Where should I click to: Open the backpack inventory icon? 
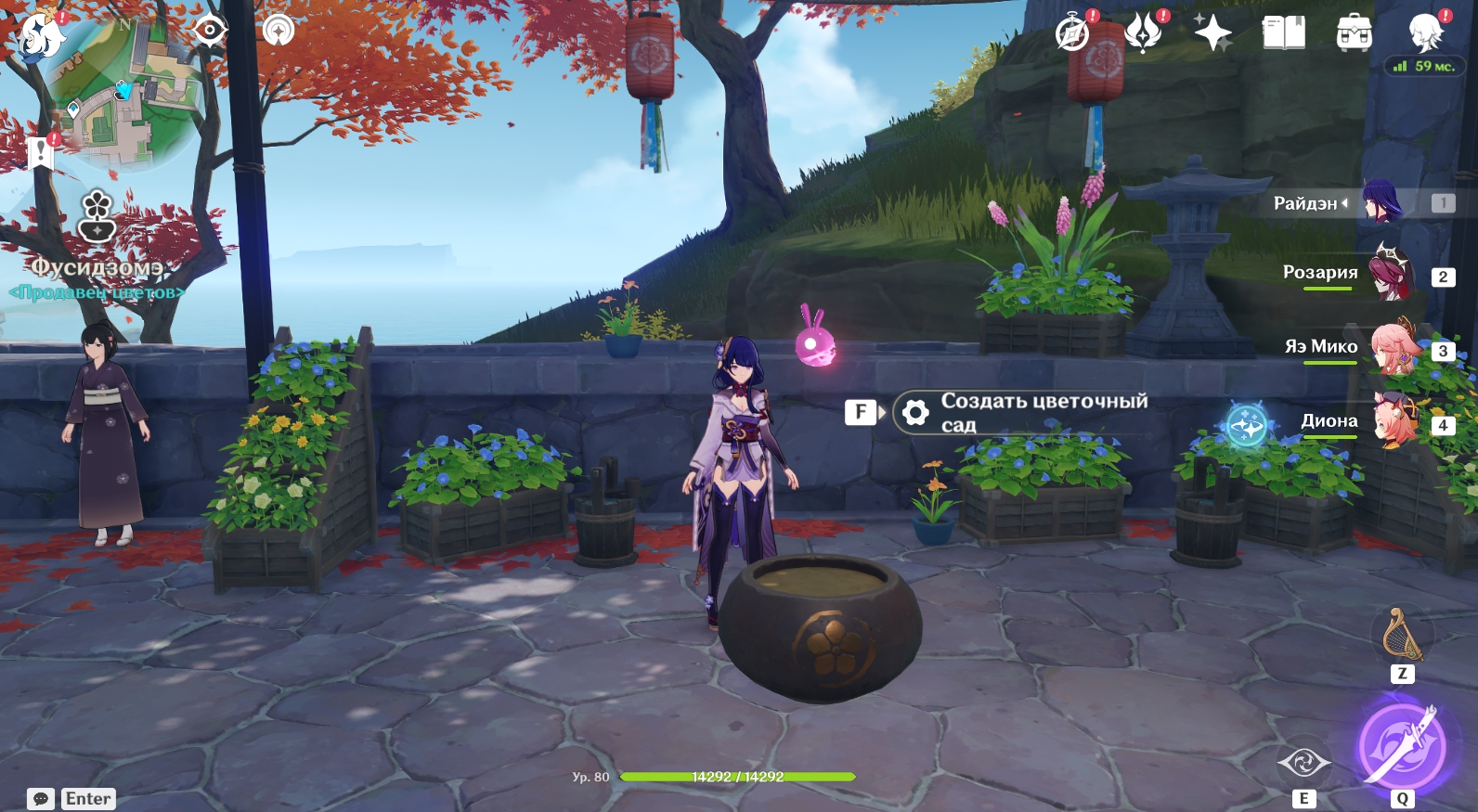coord(1354,33)
